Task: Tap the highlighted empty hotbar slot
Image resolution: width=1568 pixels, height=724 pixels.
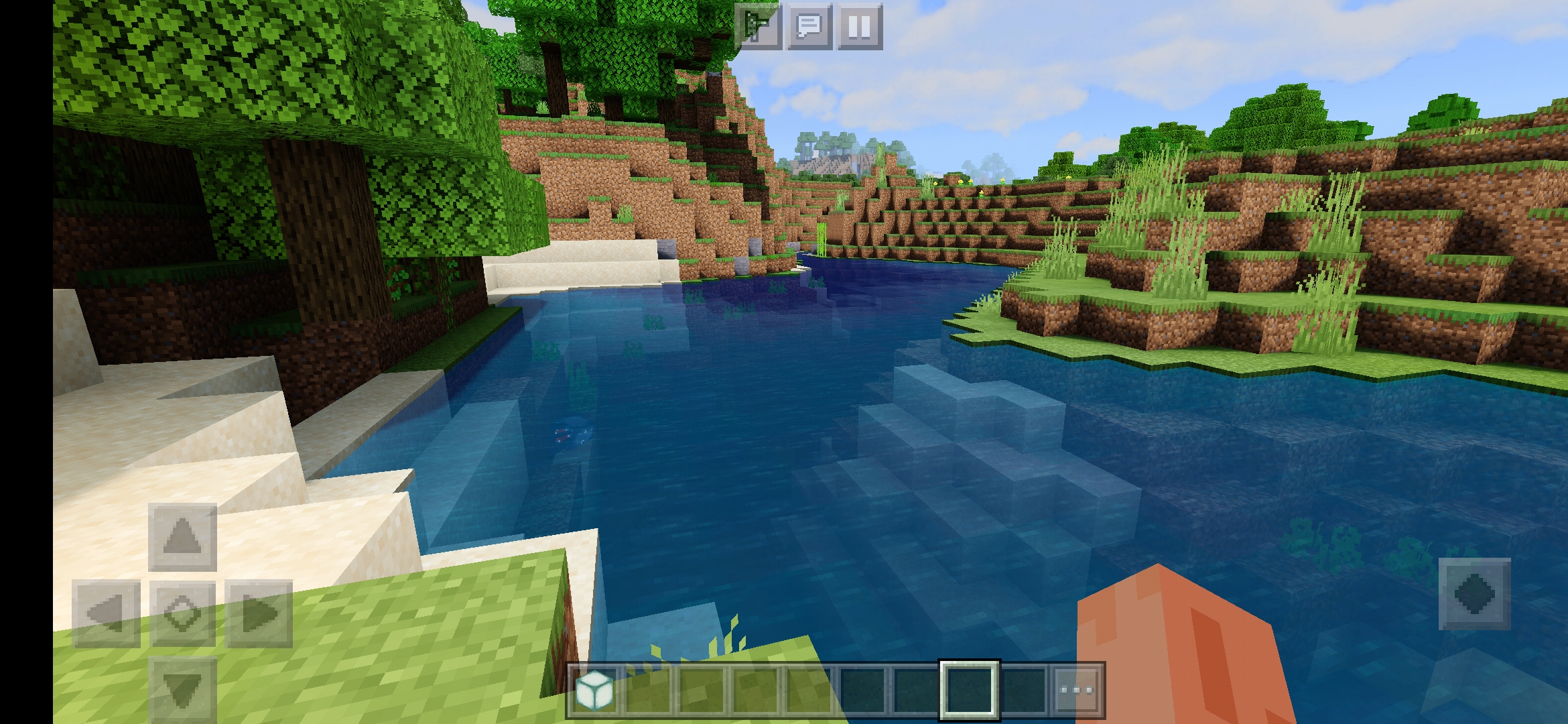Action: coord(970,690)
